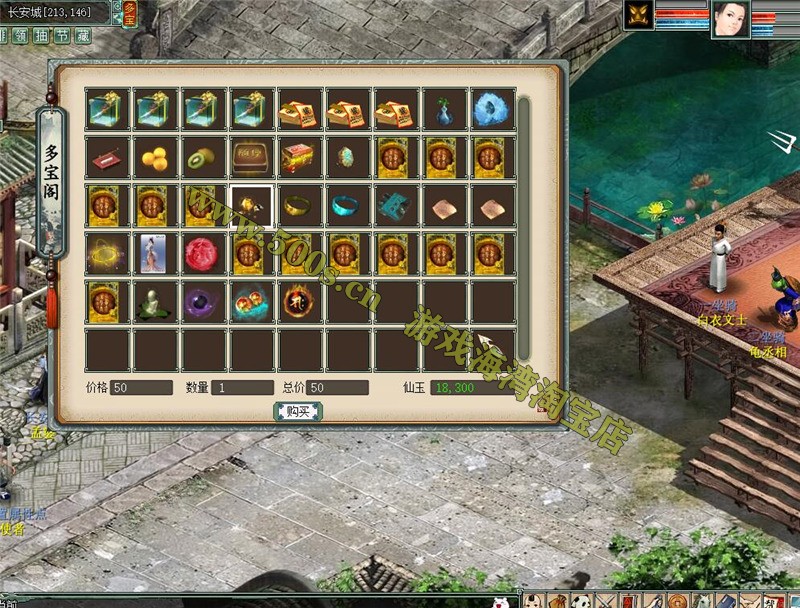The width and height of the screenshot is (800, 608).
Task: Choose the dark purple orb item
Action: pyautogui.click(x=205, y=301)
